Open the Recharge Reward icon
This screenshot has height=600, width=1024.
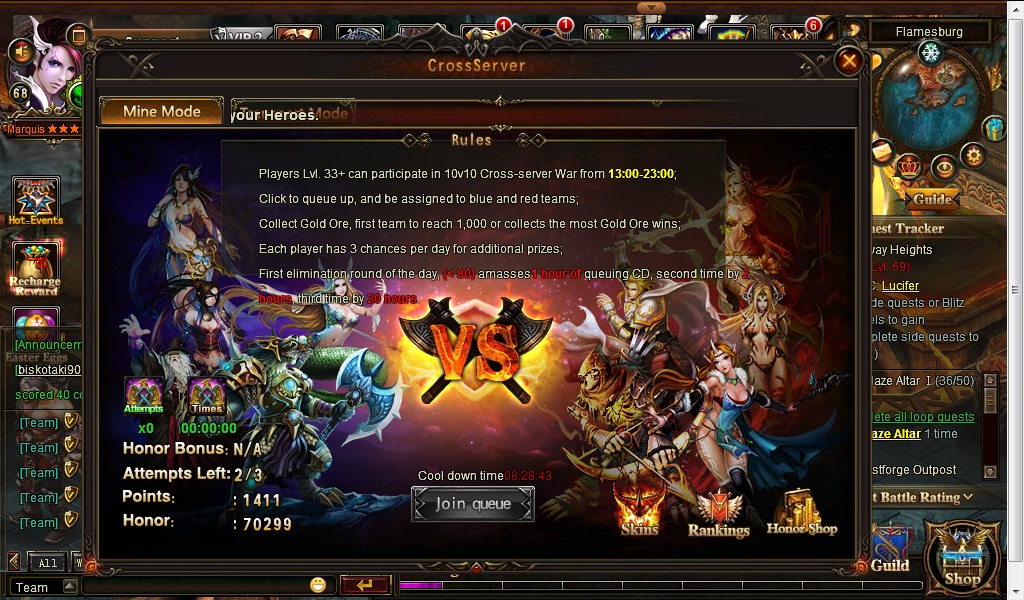[x=36, y=267]
